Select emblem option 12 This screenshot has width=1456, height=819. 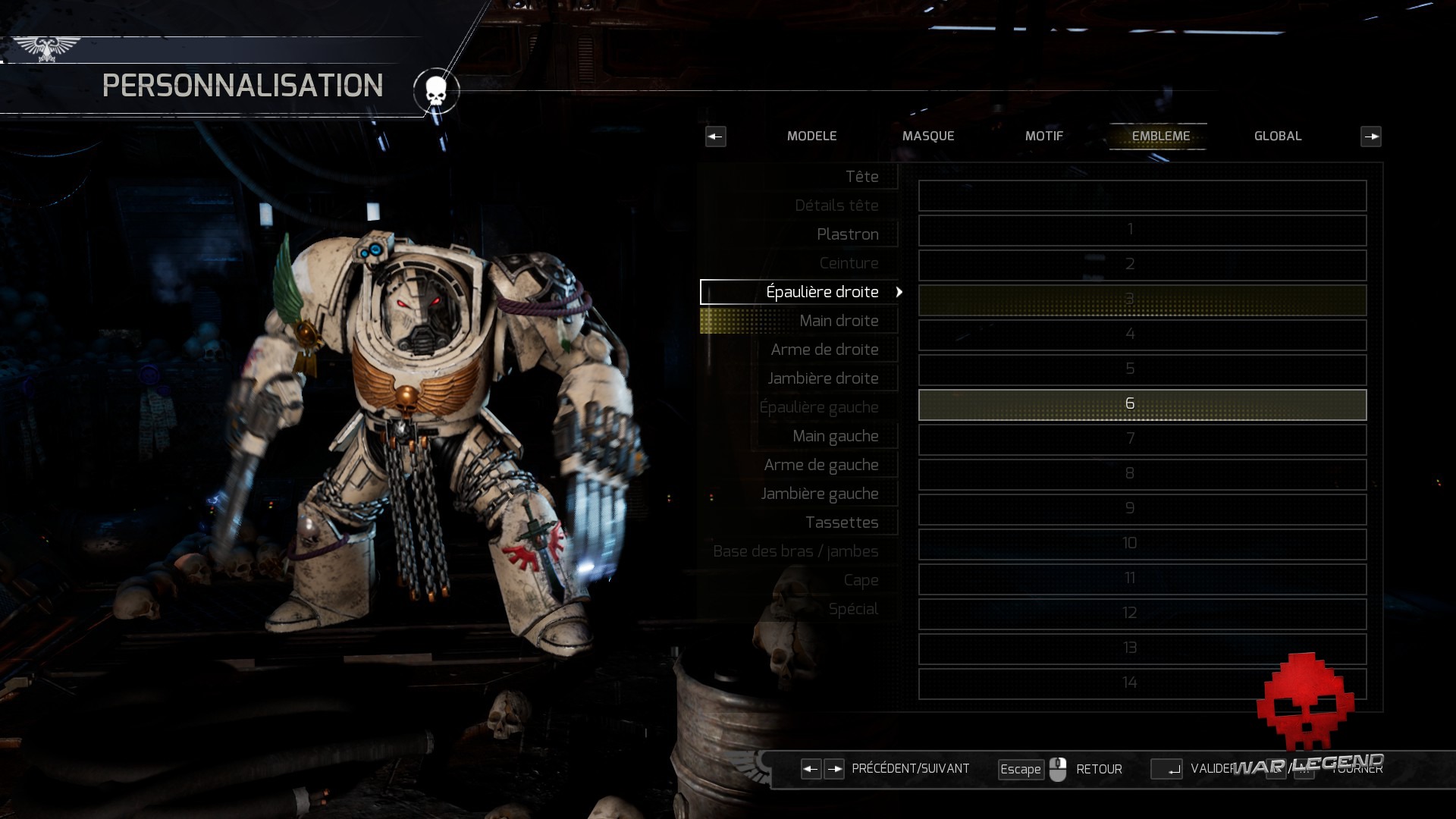(x=1142, y=613)
